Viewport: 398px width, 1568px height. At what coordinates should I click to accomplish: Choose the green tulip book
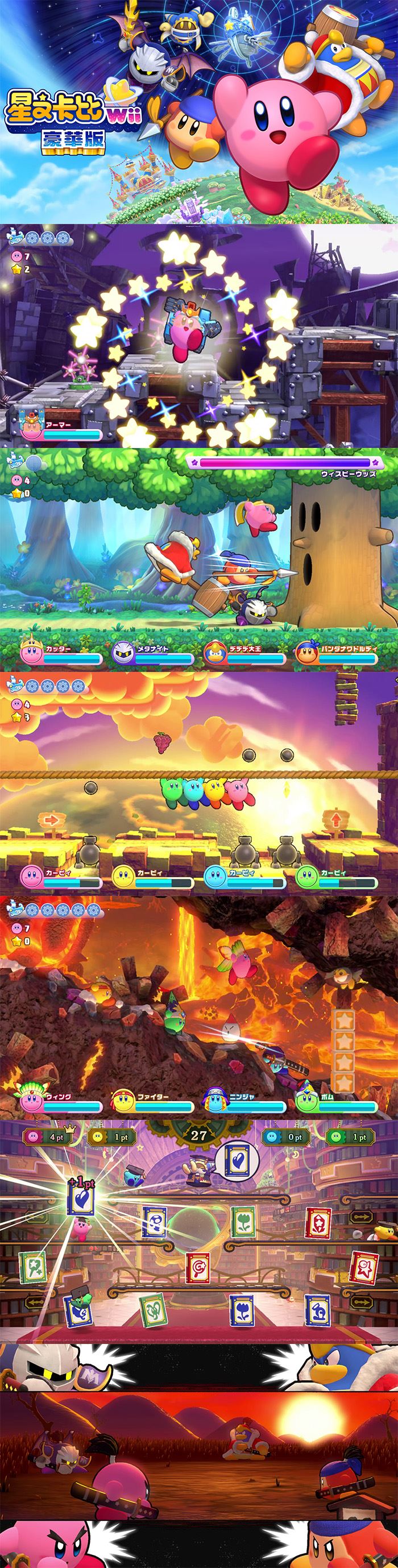coord(242,1222)
